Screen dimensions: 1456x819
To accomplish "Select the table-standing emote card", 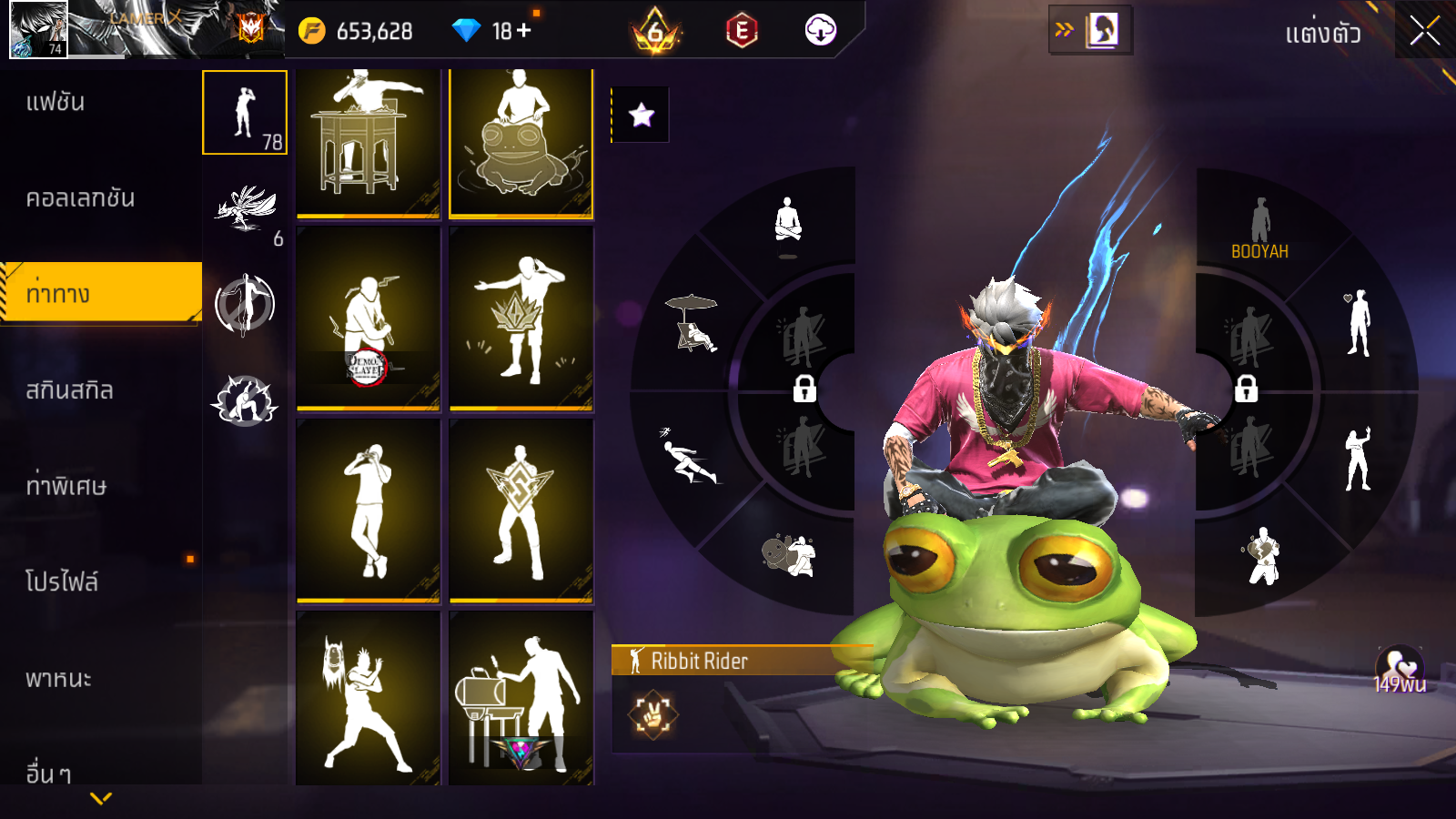I will click(369, 143).
